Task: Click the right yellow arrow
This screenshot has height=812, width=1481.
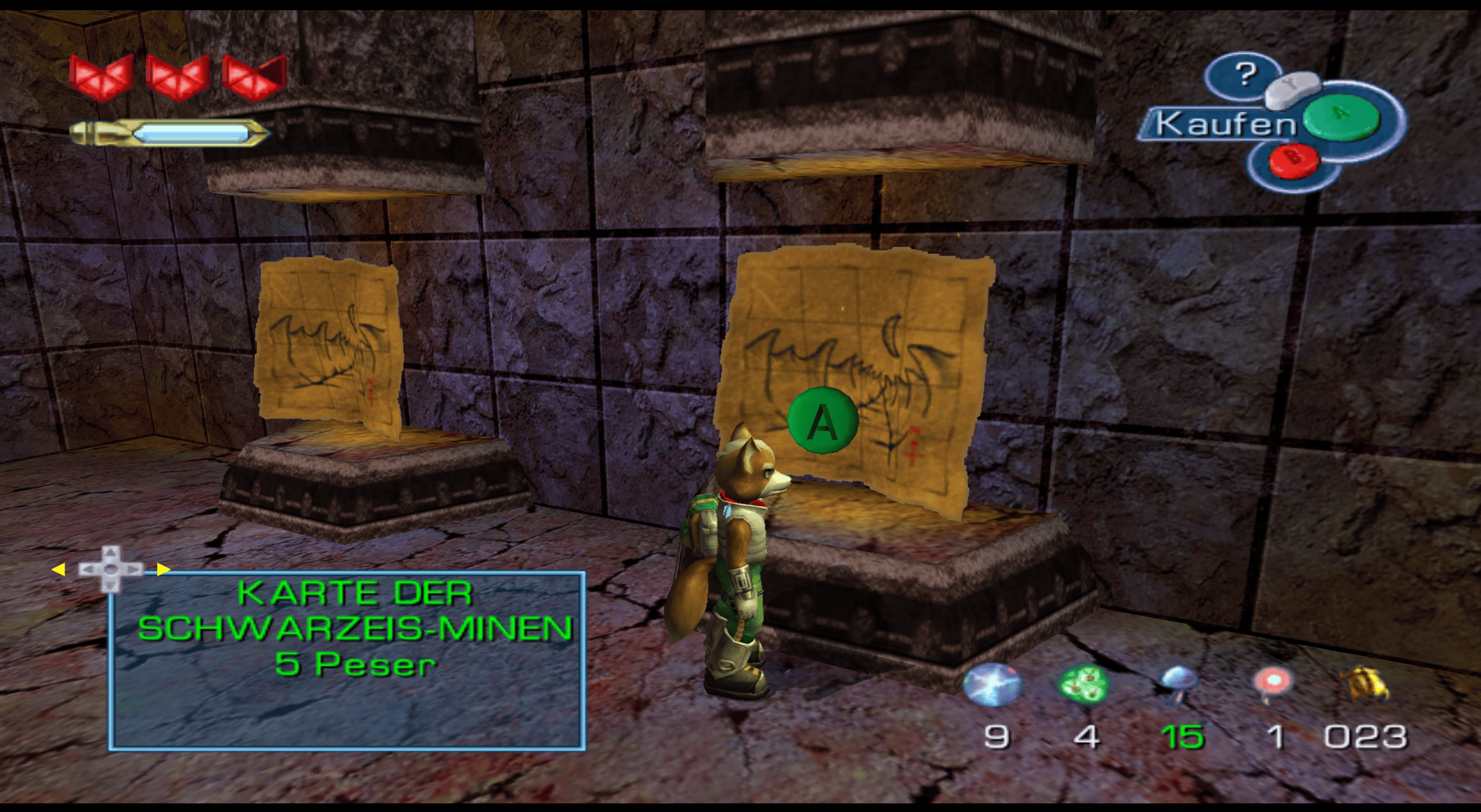Action: [163, 570]
